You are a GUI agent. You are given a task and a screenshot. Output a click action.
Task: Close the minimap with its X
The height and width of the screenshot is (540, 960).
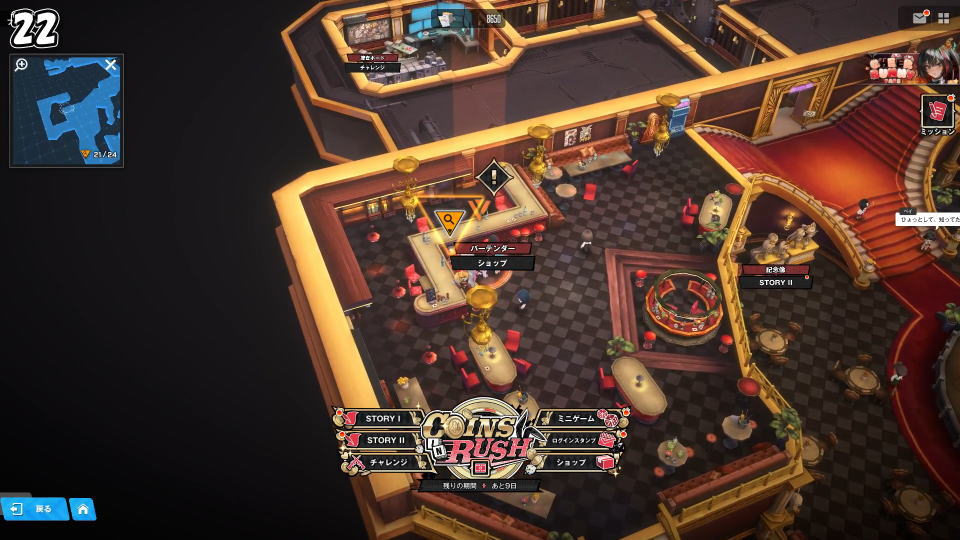tap(111, 65)
